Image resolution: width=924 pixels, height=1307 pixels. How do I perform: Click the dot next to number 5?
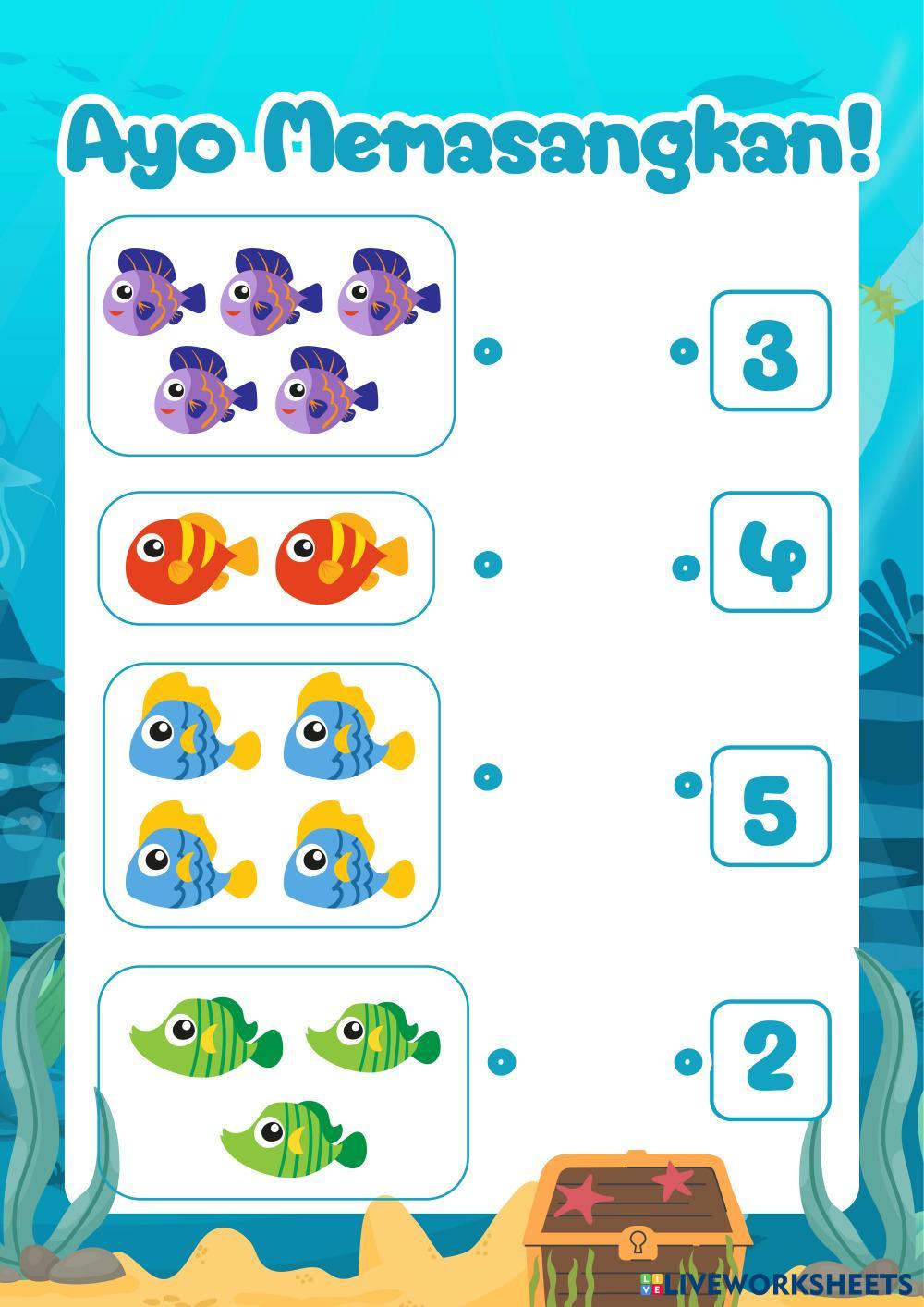(x=687, y=785)
